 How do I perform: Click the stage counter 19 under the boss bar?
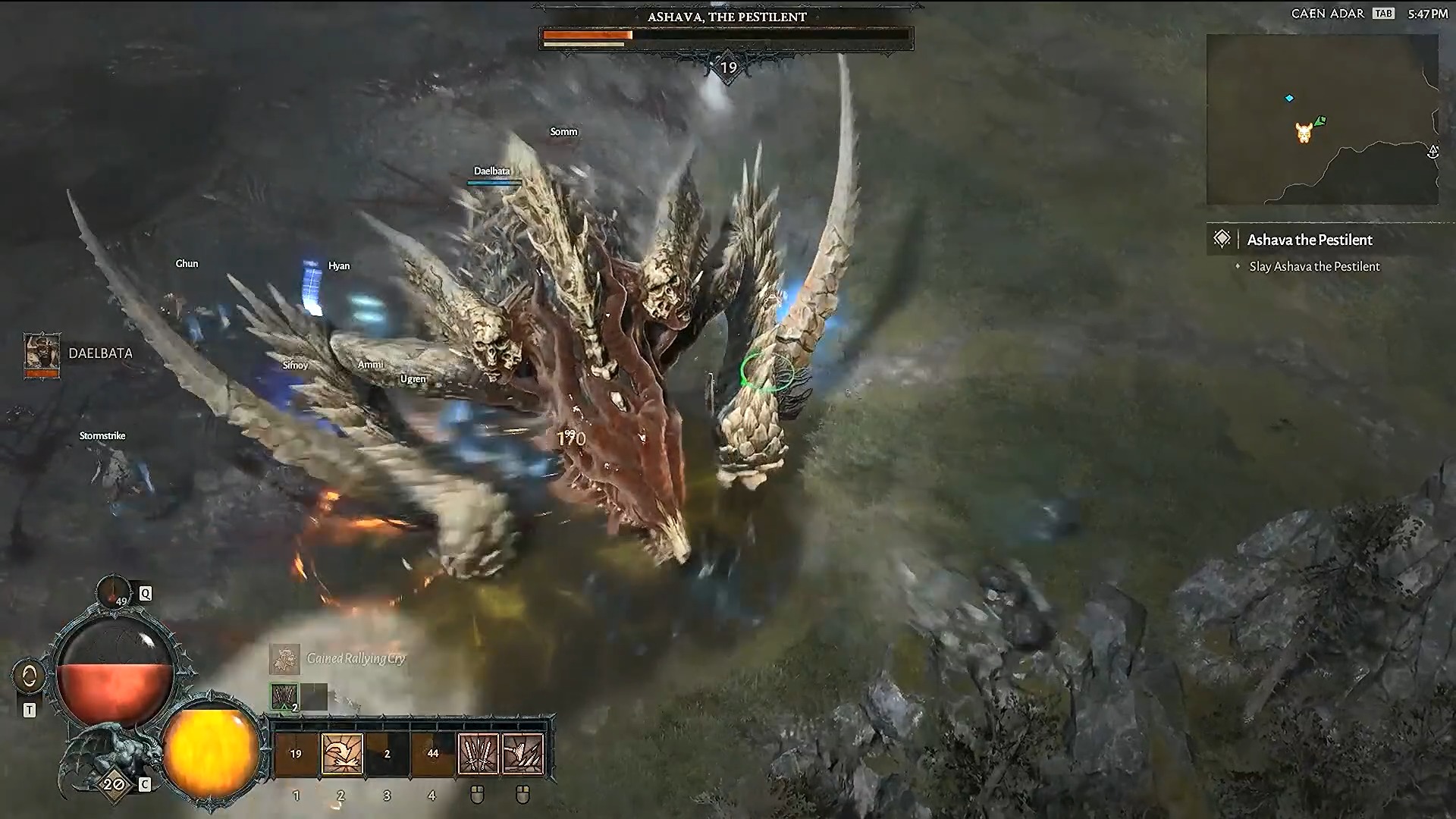coord(727,67)
